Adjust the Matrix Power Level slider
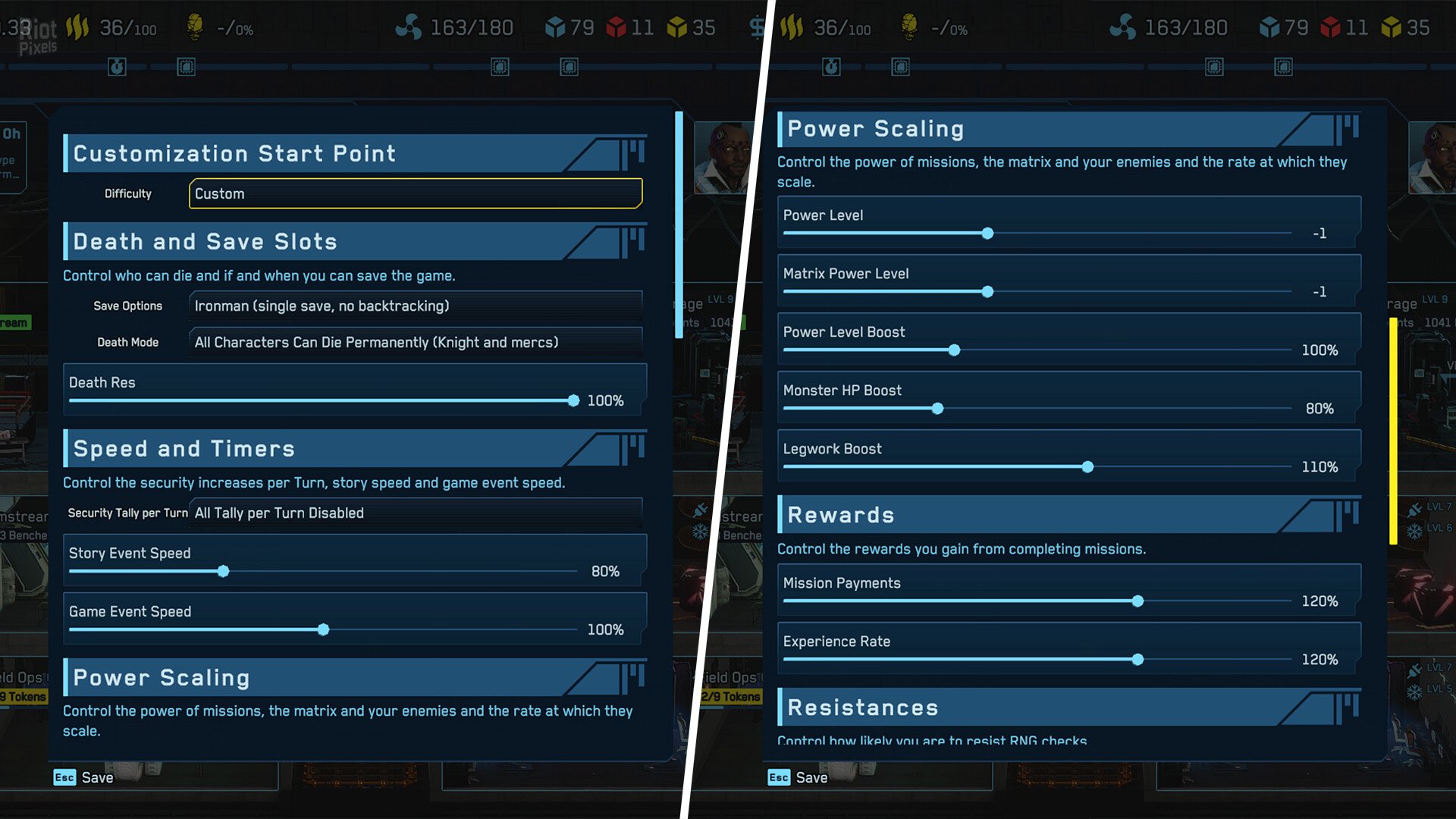Screen dimensions: 1456x819 point(987,292)
